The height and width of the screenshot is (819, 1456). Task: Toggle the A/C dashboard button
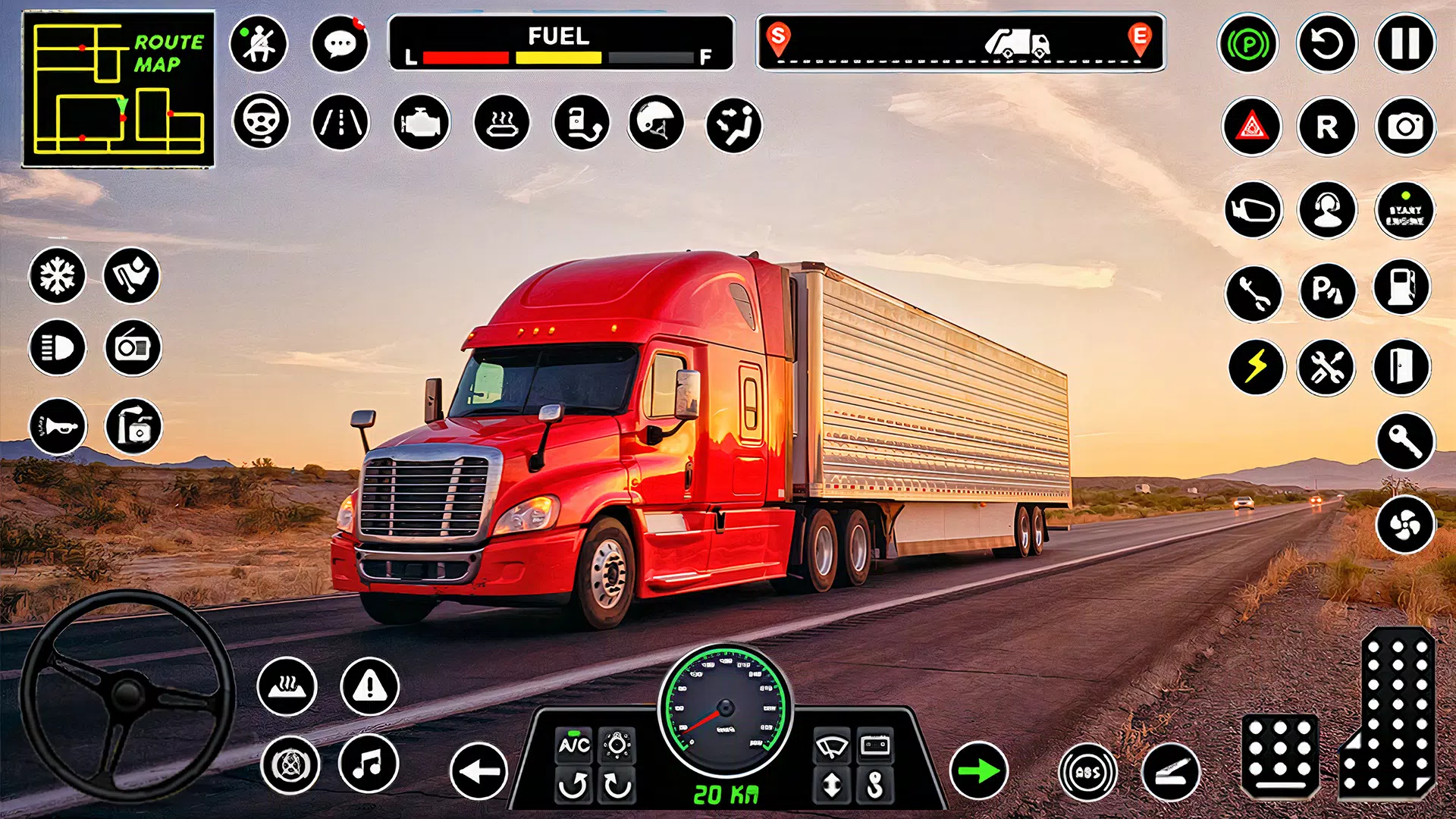point(574,745)
